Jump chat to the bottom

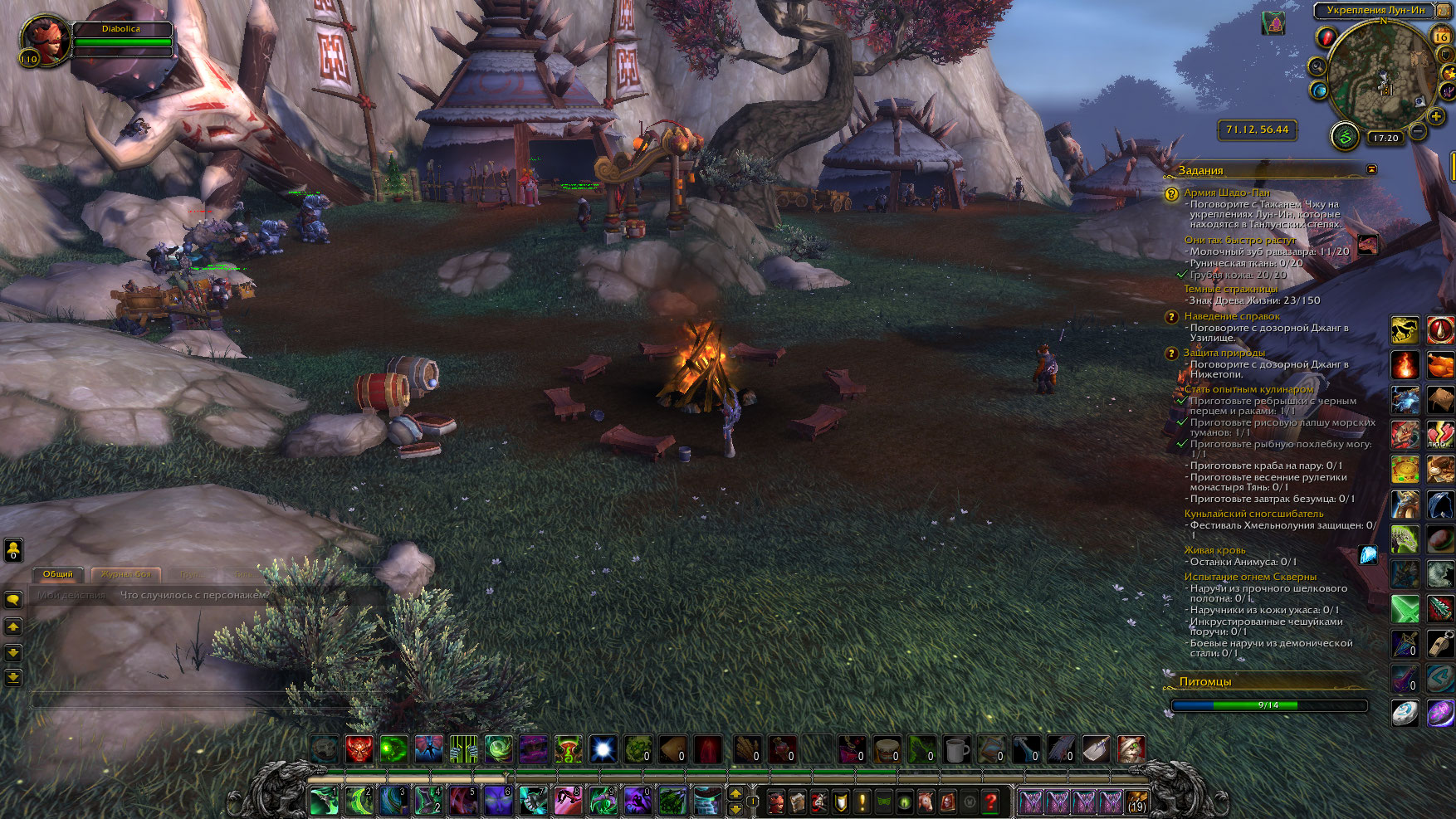click(13, 678)
